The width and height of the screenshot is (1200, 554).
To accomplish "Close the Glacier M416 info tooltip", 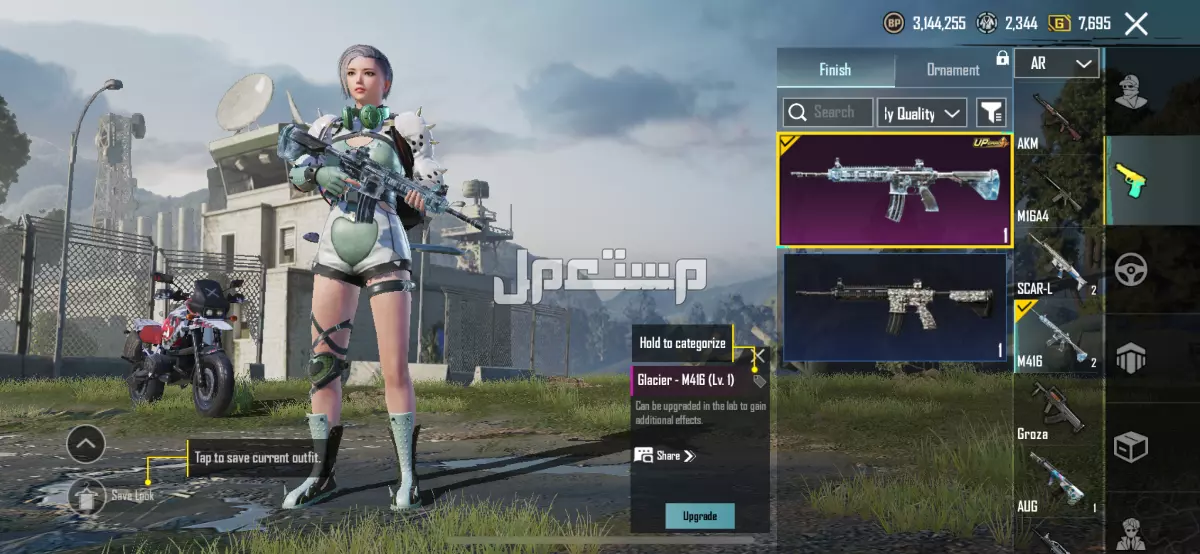I will (x=760, y=354).
